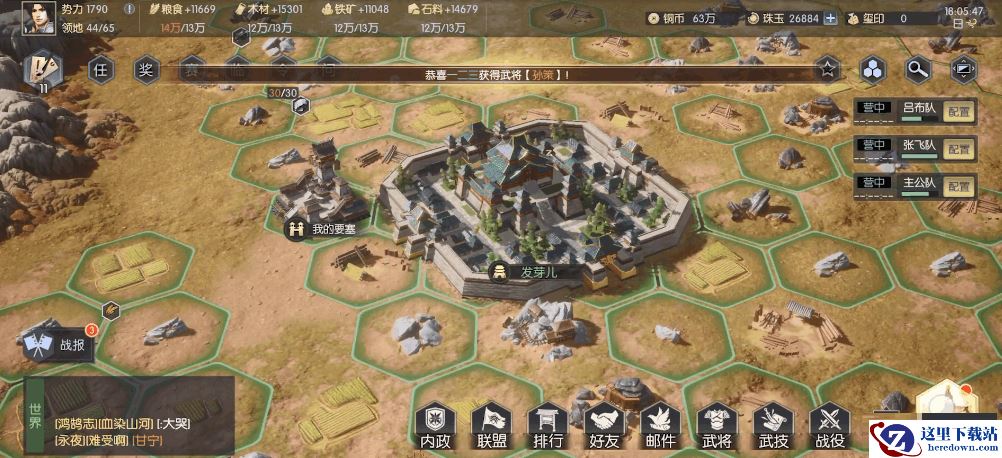Open the 奖 rewards button
Viewport: 1002px width, 458px height.
(x=146, y=69)
